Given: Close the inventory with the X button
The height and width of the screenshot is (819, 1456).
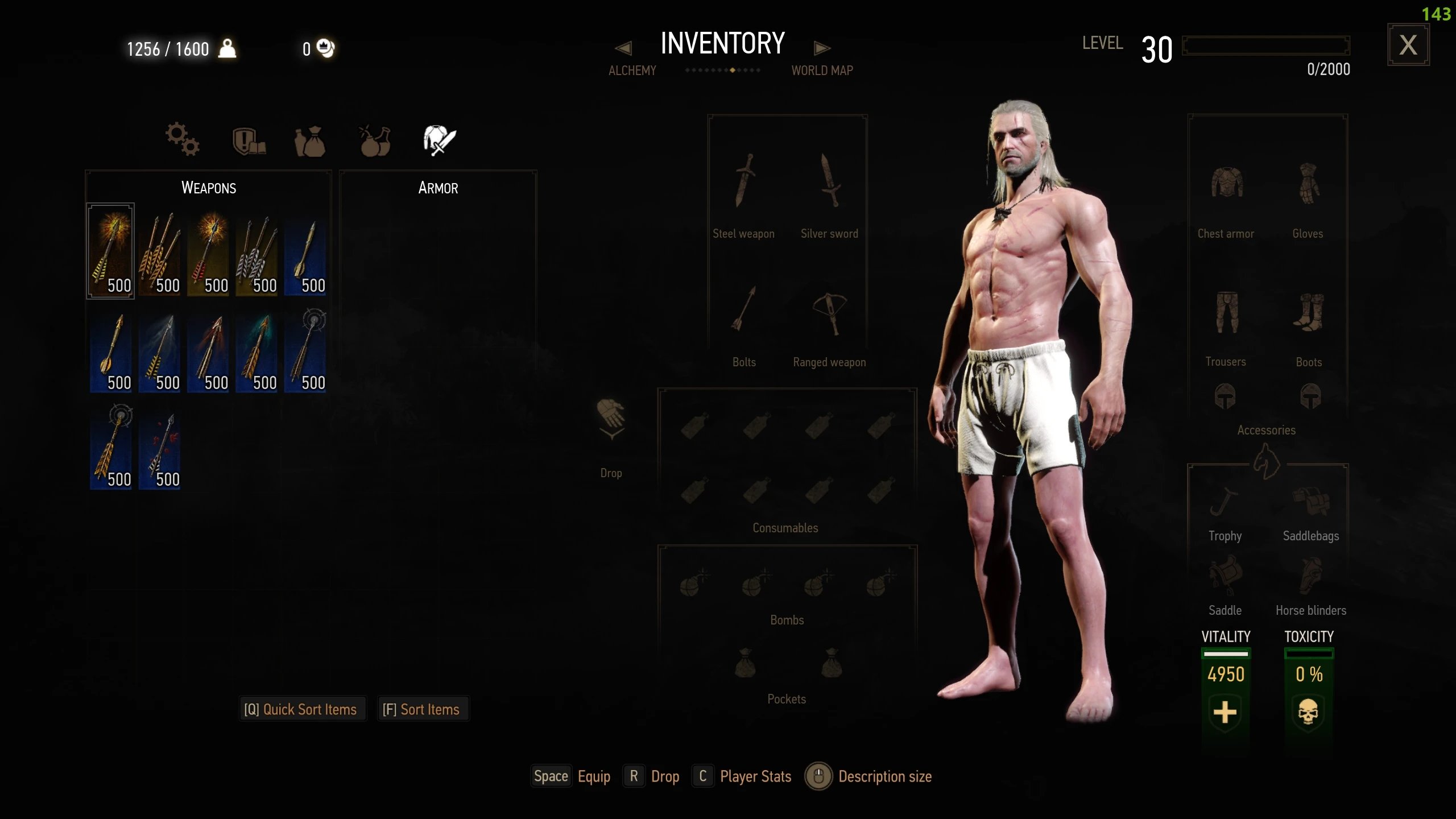Looking at the screenshot, I should (x=1408, y=45).
